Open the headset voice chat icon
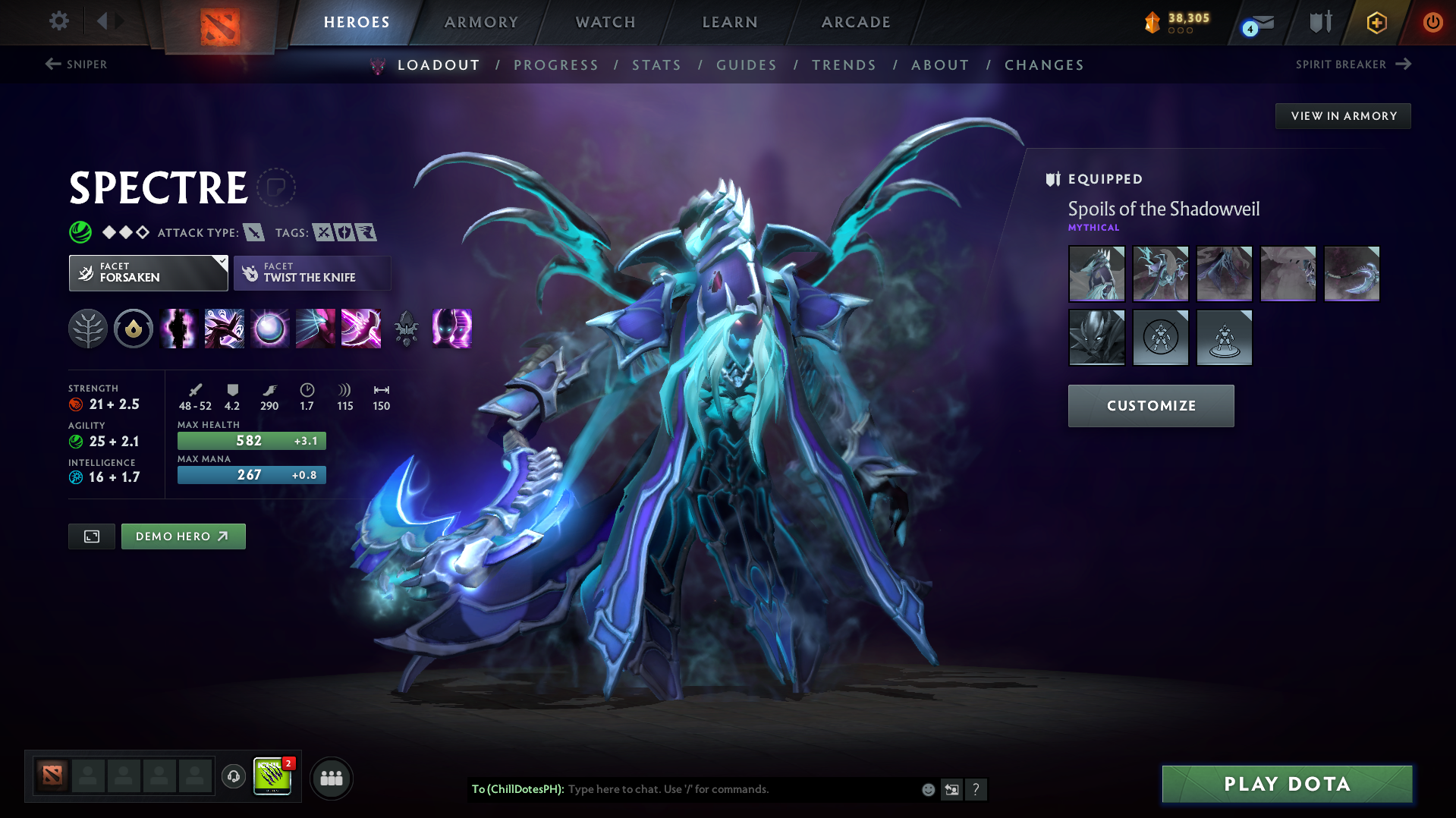The height and width of the screenshot is (818, 1456). tap(233, 778)
